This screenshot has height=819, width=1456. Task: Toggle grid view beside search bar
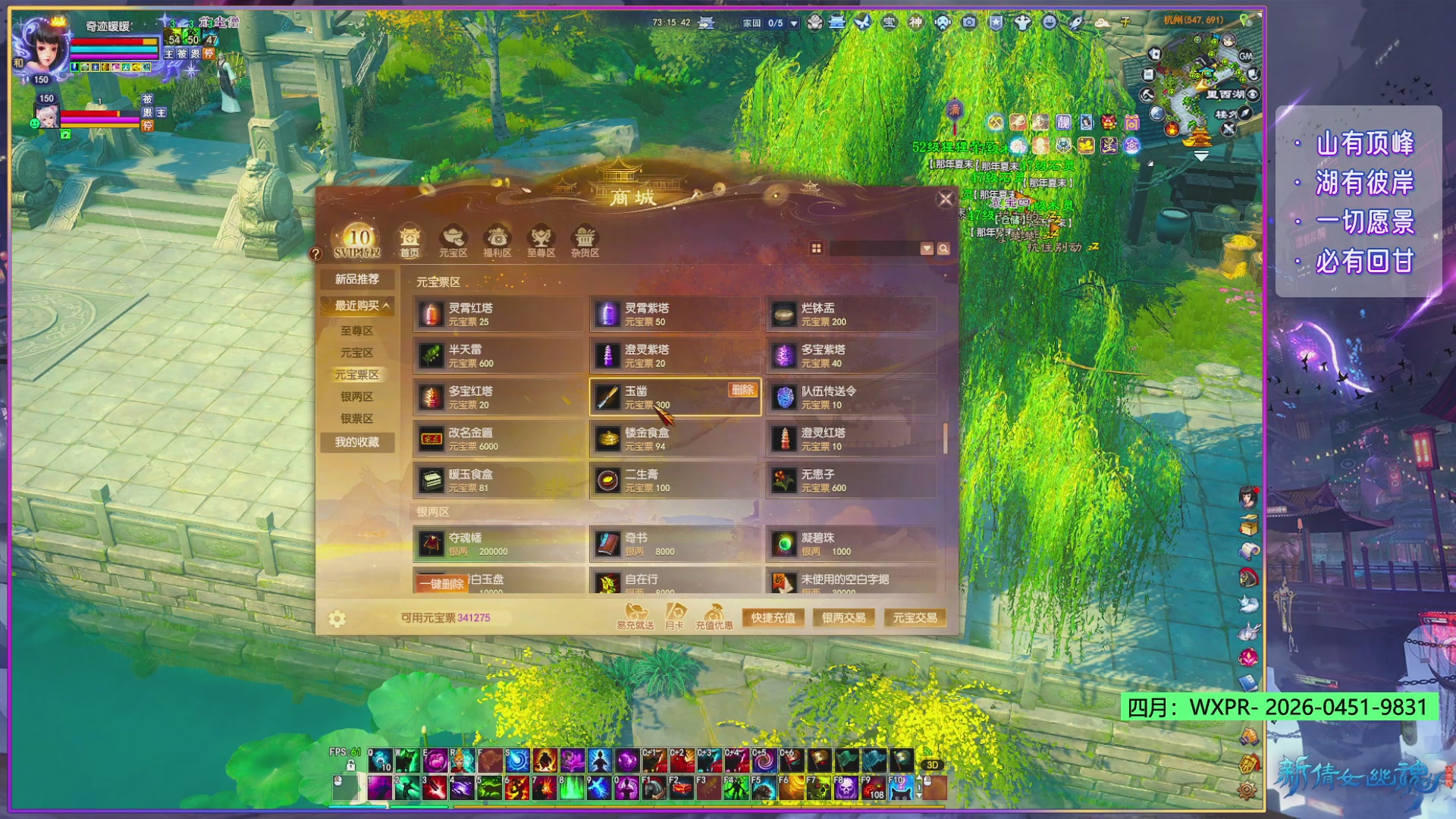tap(817, 248)
